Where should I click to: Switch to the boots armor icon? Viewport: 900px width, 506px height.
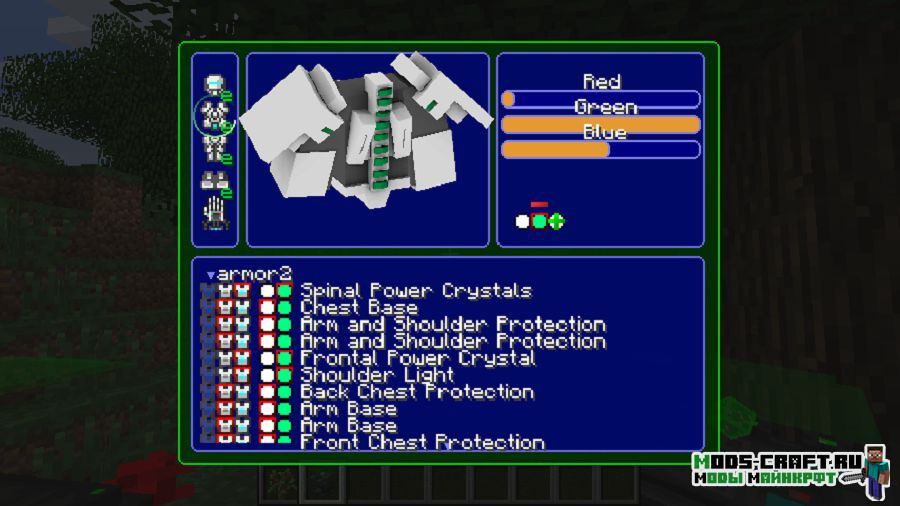213,181
